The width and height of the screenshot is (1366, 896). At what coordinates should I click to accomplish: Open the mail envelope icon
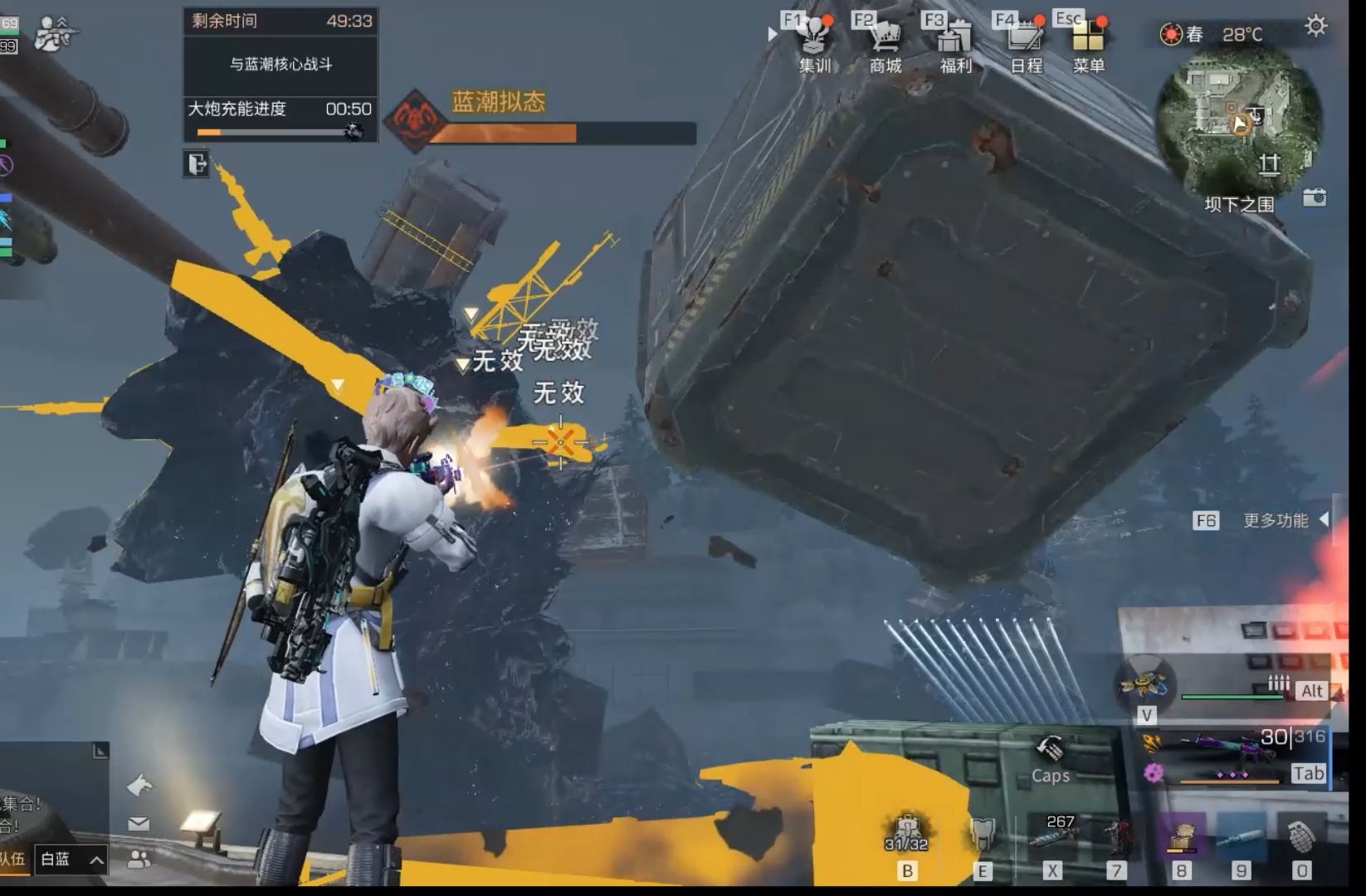point(139,824)
